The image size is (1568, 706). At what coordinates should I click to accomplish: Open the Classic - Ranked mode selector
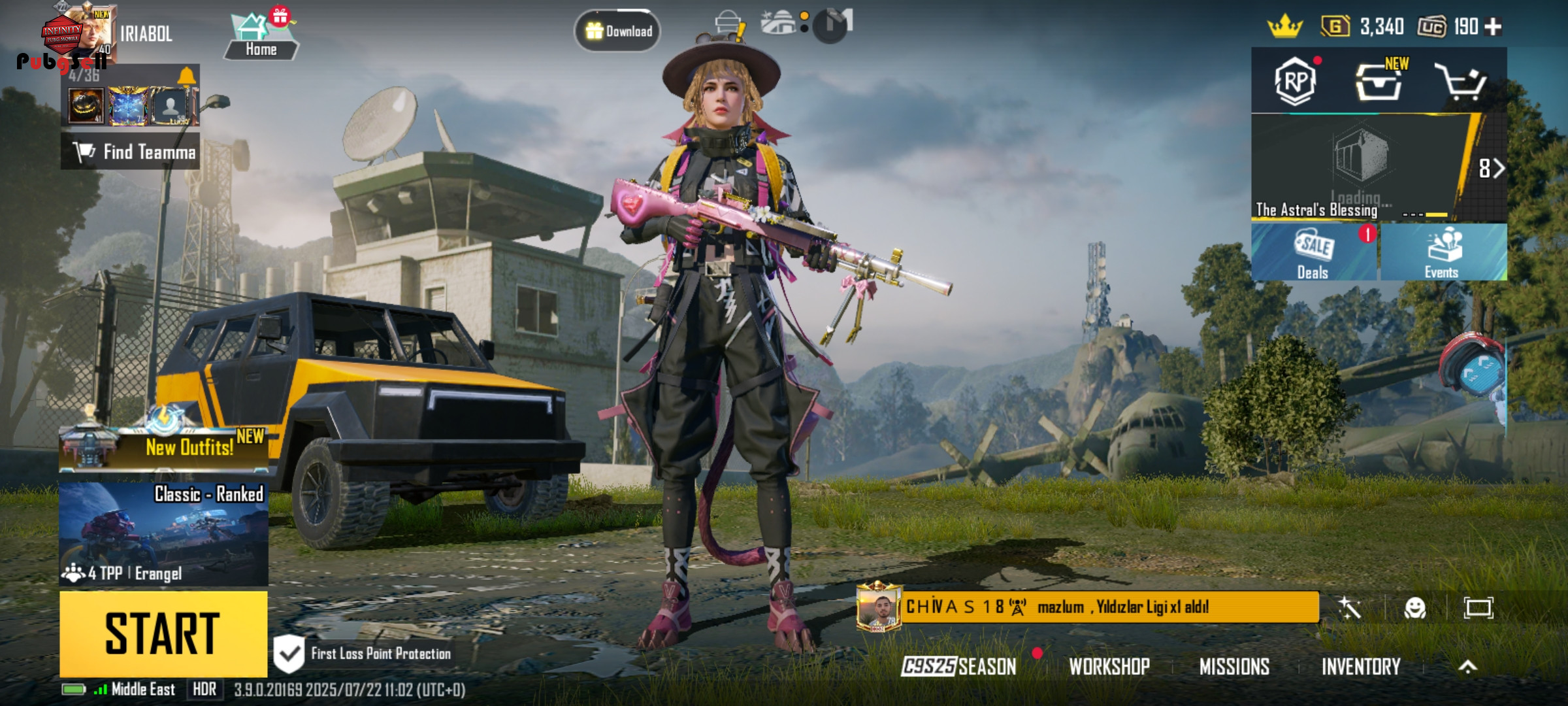(163, 533)
